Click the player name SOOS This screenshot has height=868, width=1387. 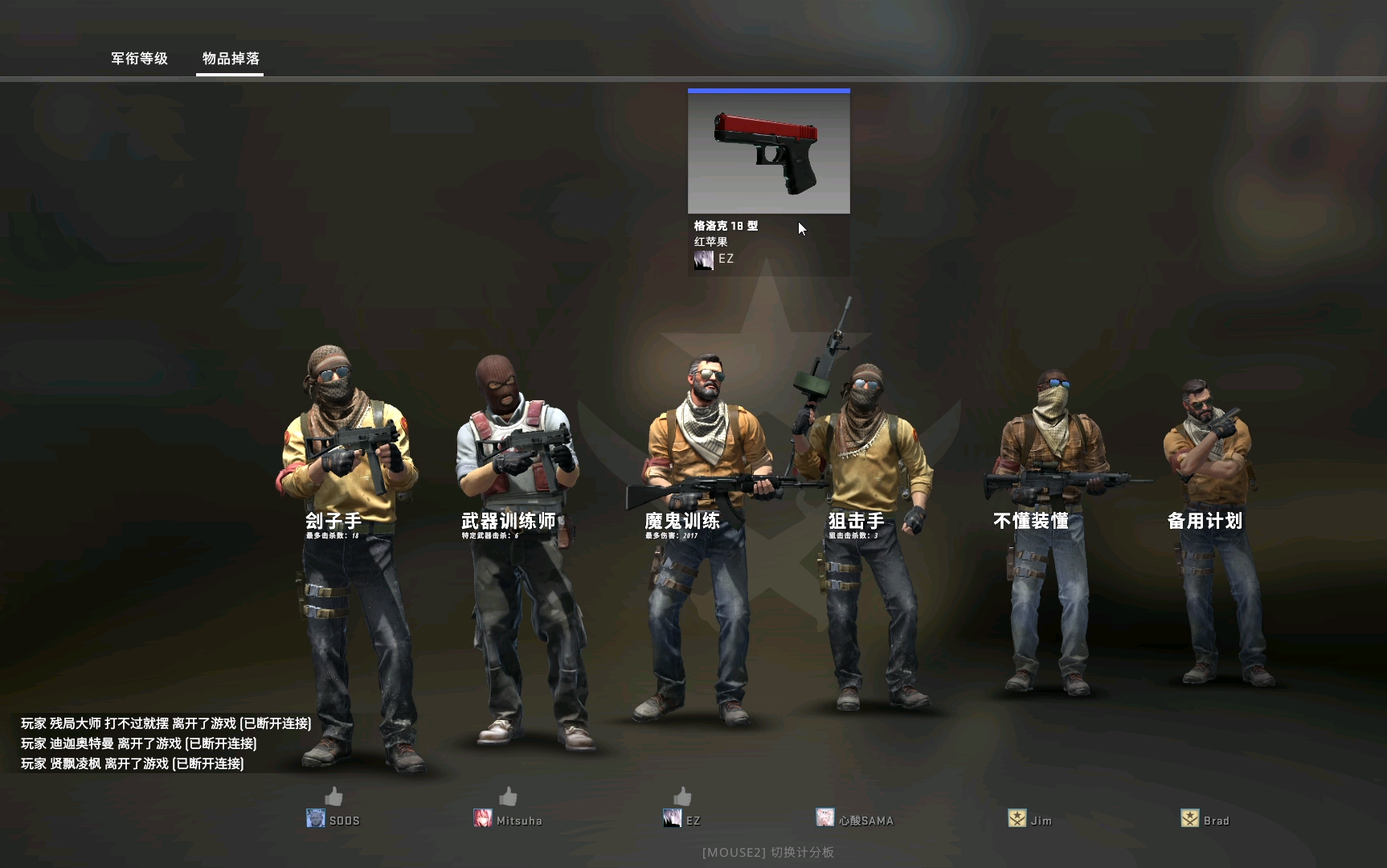pos(344,820)
